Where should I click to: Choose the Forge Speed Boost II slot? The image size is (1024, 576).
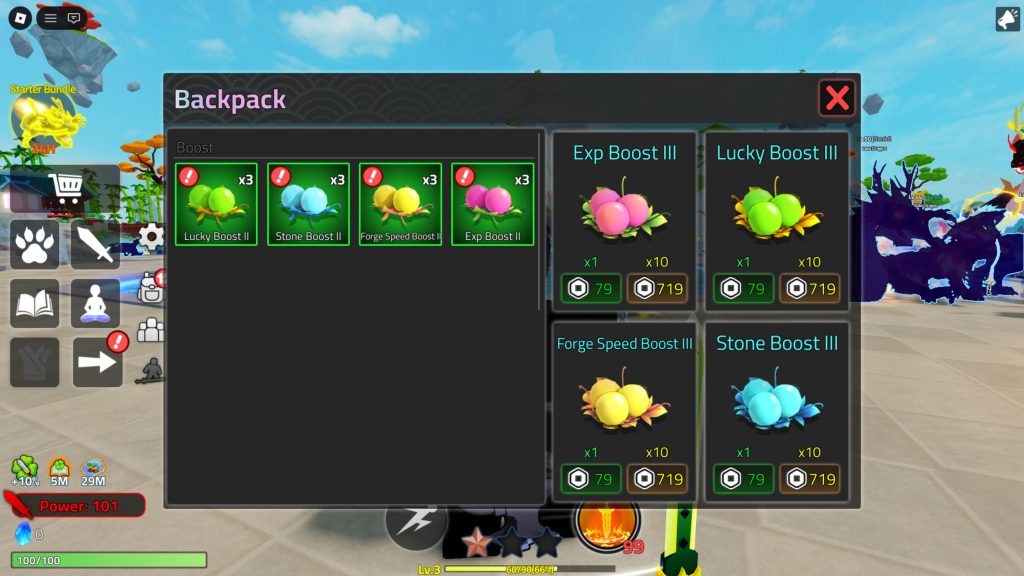point(400,204)
